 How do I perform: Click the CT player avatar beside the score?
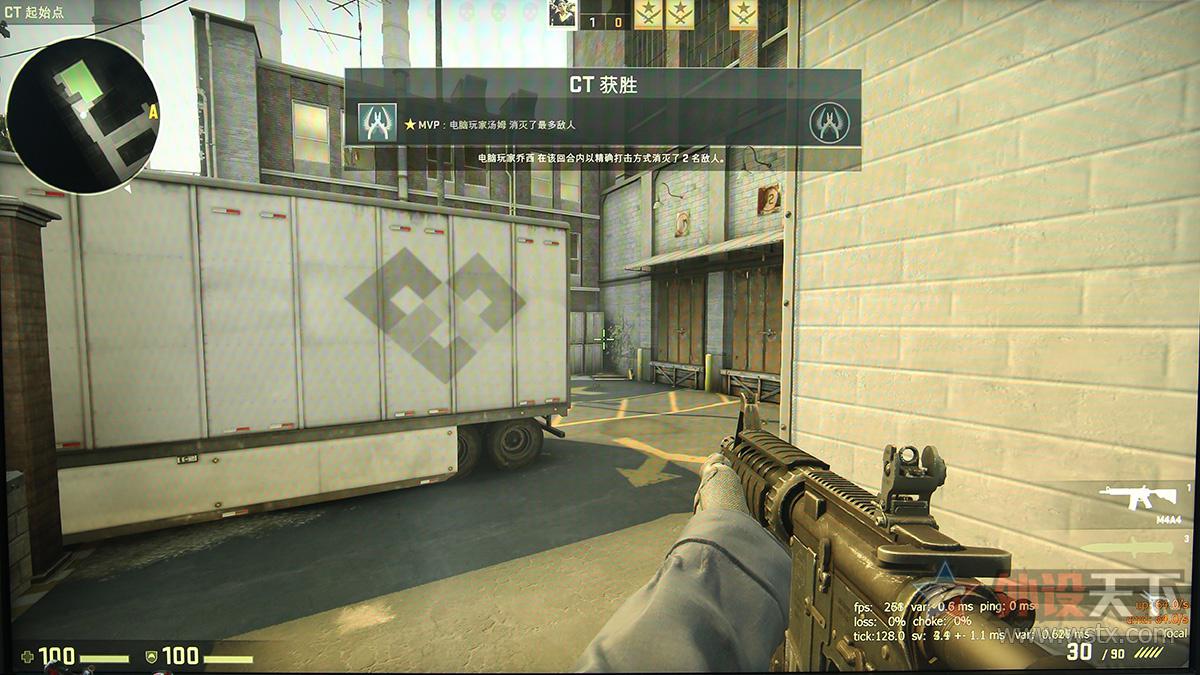click(560, 13)
